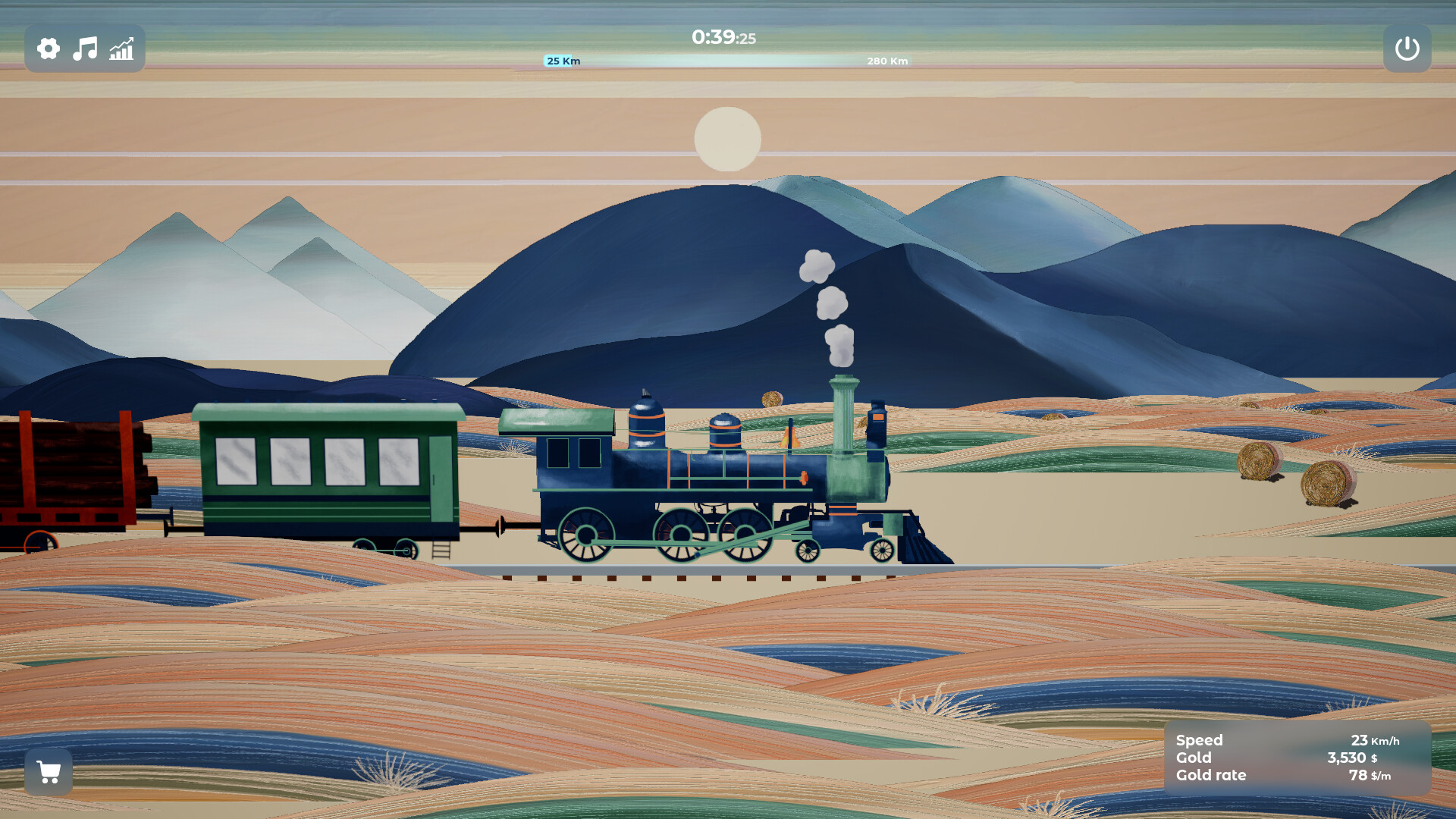Click the rising graph icon for stats
Image resolution: width=1456 pixels, height=819 pixels.
121,49
